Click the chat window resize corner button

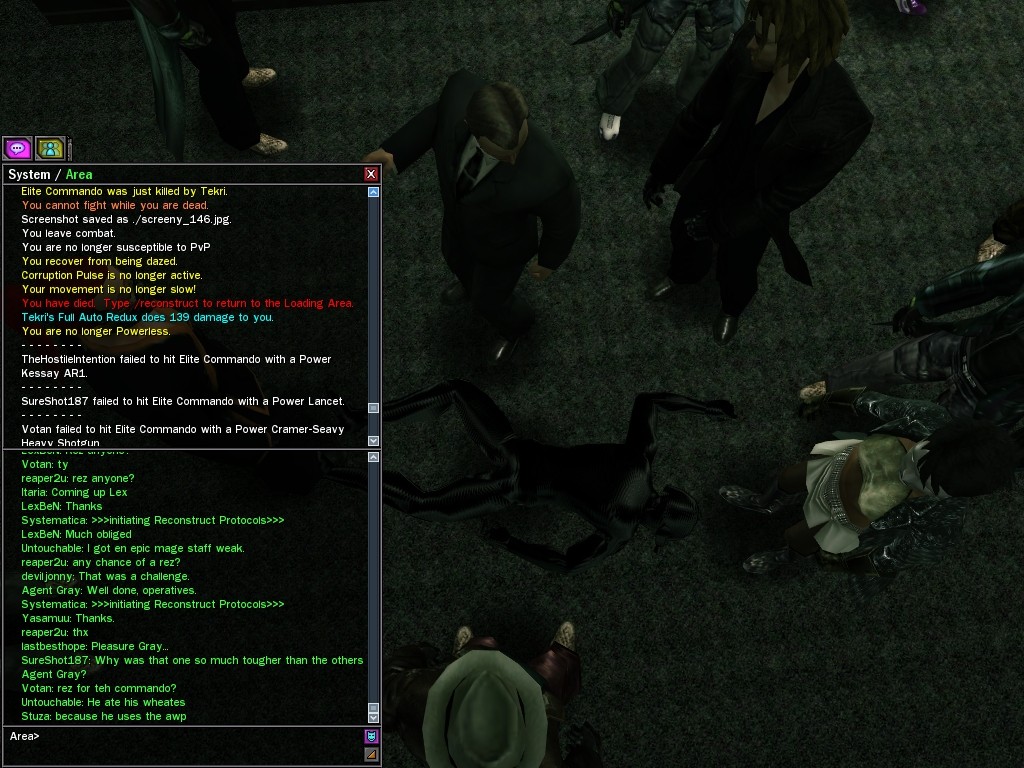click(371, 754)
